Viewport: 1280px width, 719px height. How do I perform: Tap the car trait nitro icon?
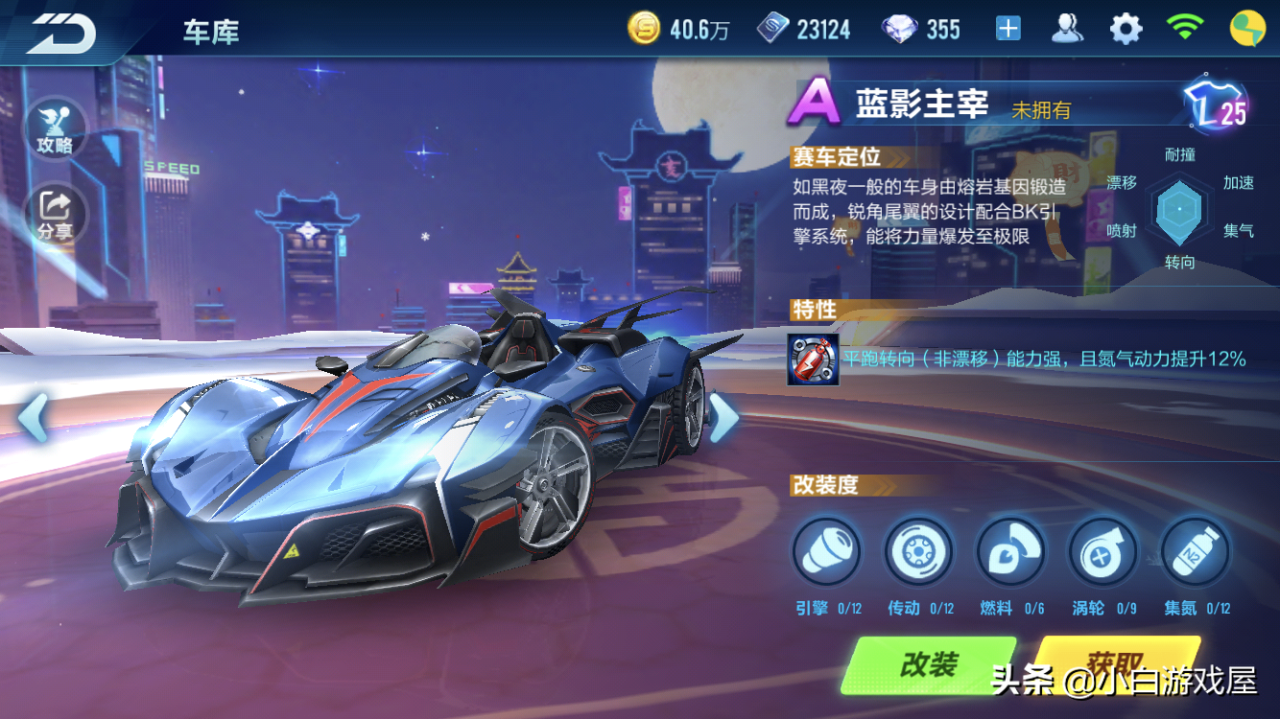click(x=813, y=359)
